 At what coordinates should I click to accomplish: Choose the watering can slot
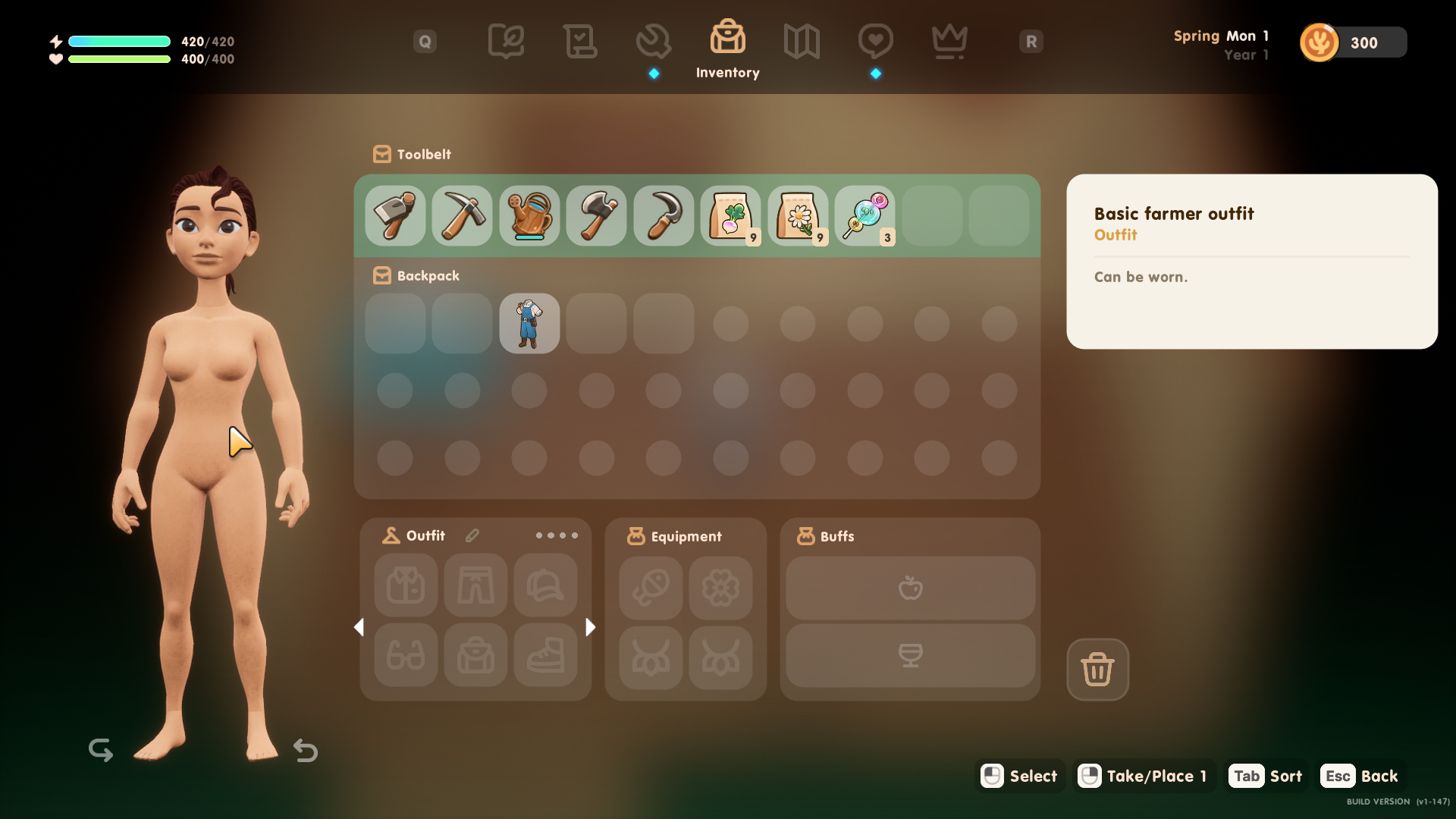click(x=529, y=216)
